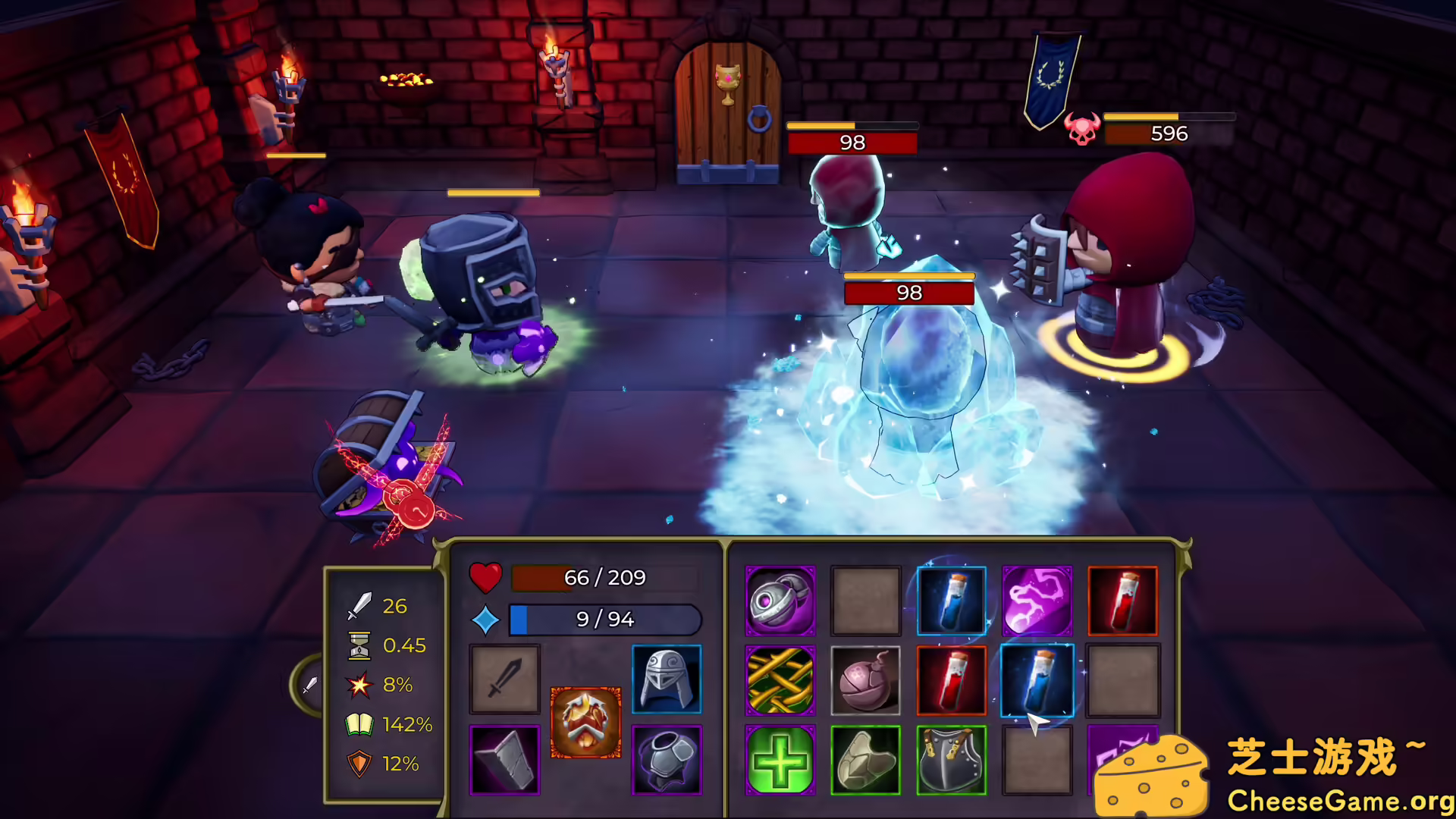Click the red heart health icon
Viewport: 1456px width, 819px height.
487,578
